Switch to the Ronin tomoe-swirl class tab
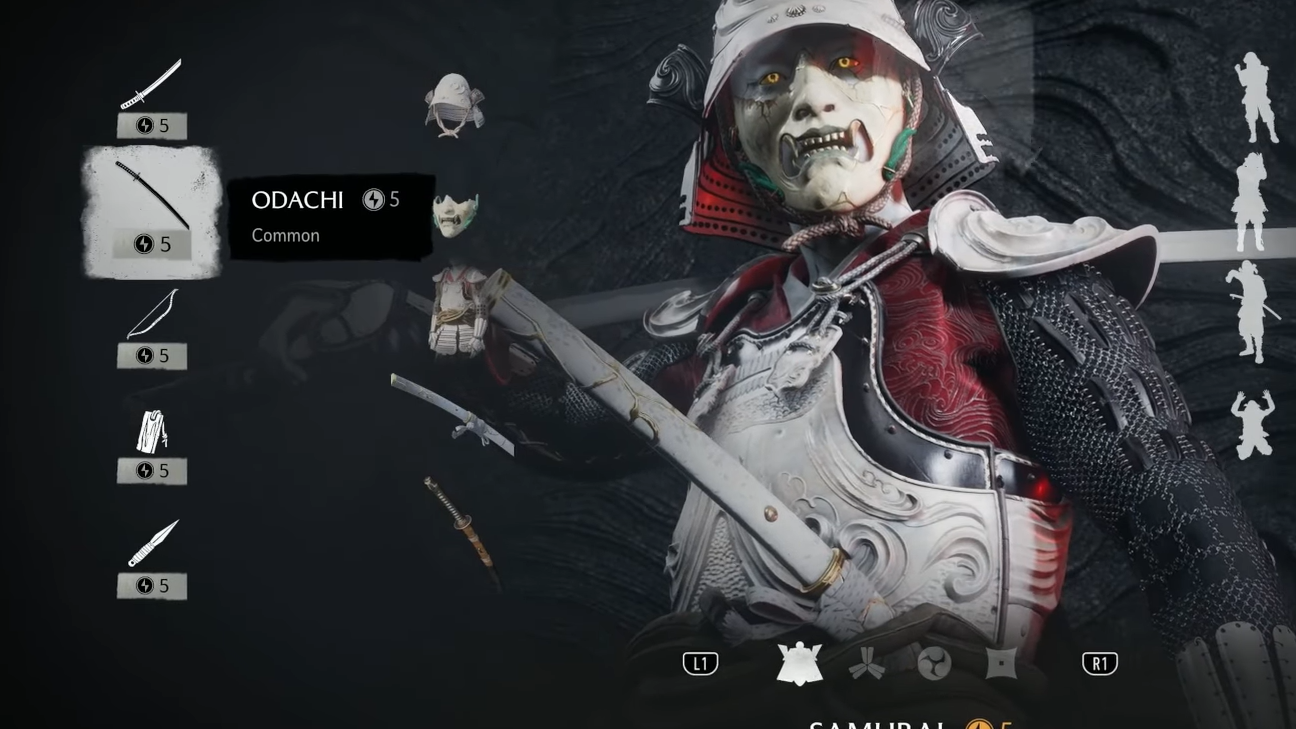The width and height of the screenshot is (1296, 729). pyautogui.click(x=934, y=664)
